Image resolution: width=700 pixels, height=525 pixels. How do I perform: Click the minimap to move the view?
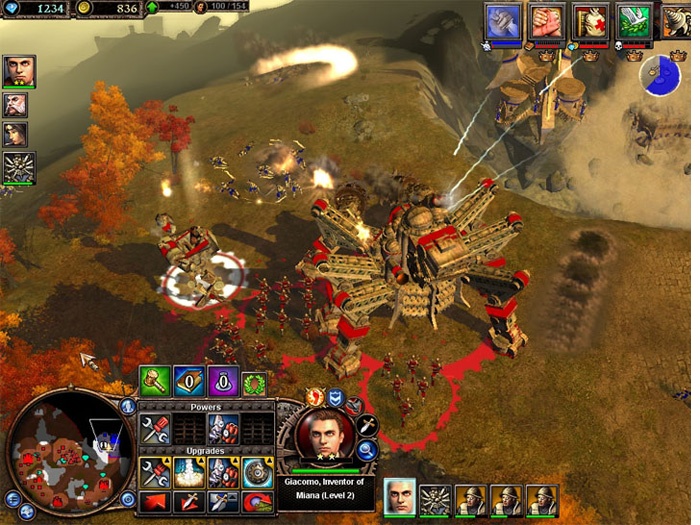click(x=63, y=451)
